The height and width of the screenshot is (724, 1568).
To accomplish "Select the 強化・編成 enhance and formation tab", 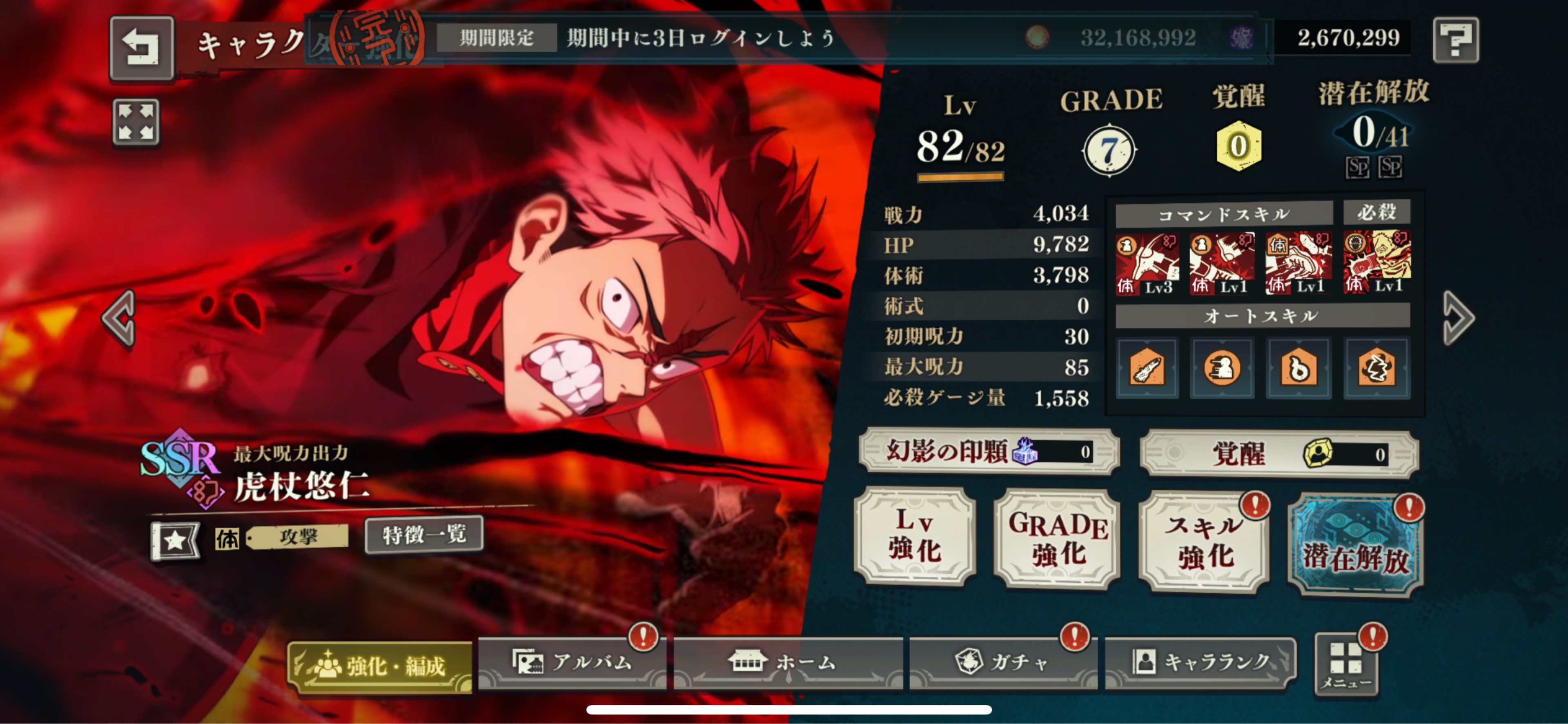I will 380,666.
